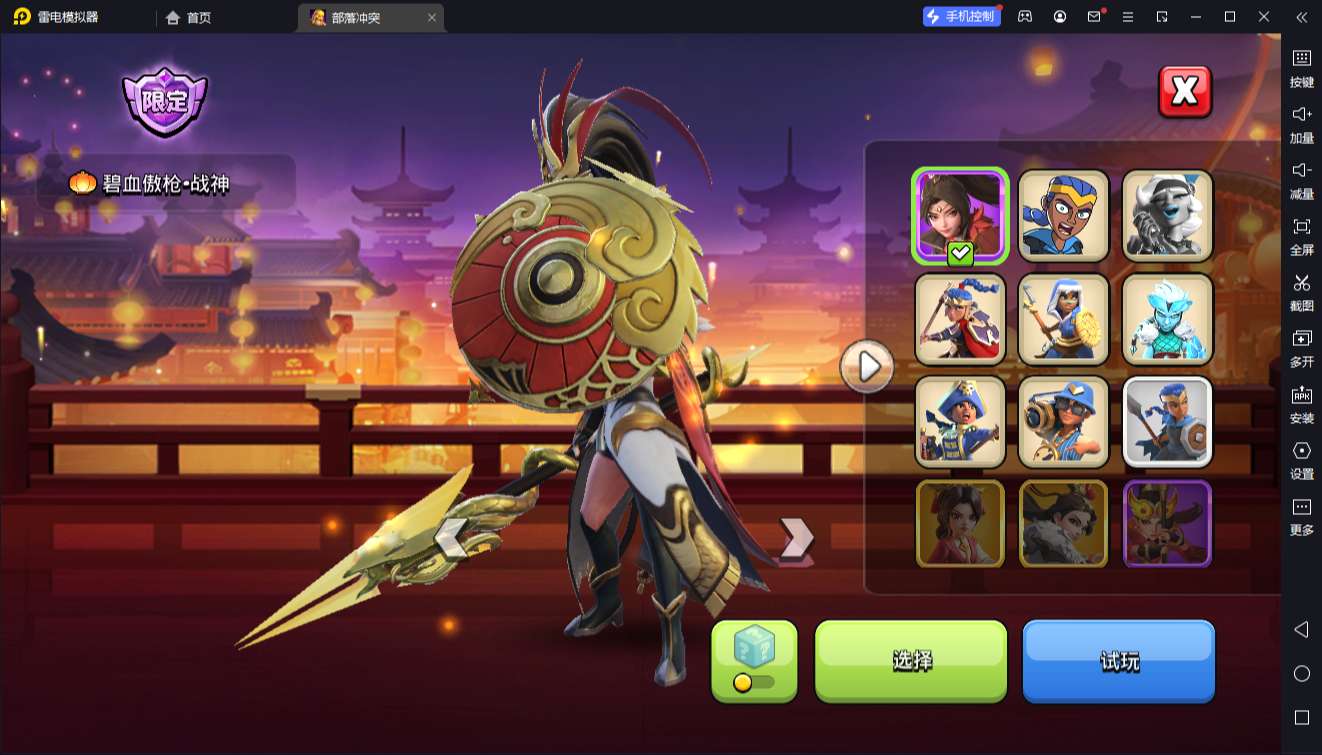Choose the grey spear-and-shield hero skin
This screenshot has width=1322, height=755.
click(x=1167, y=422)
